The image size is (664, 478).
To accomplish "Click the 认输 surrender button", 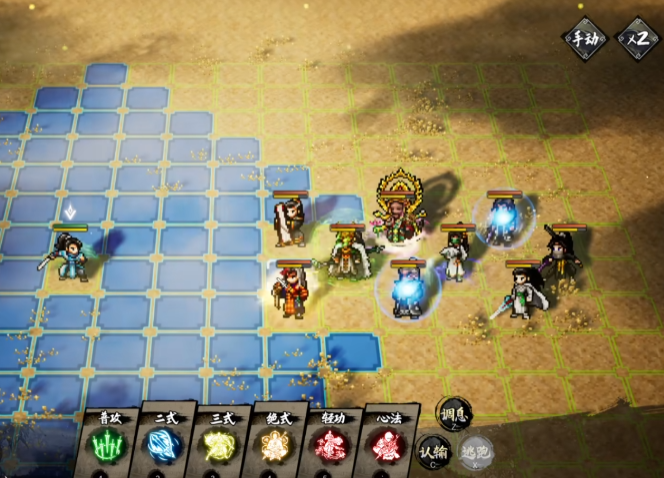I will (434, 451).
